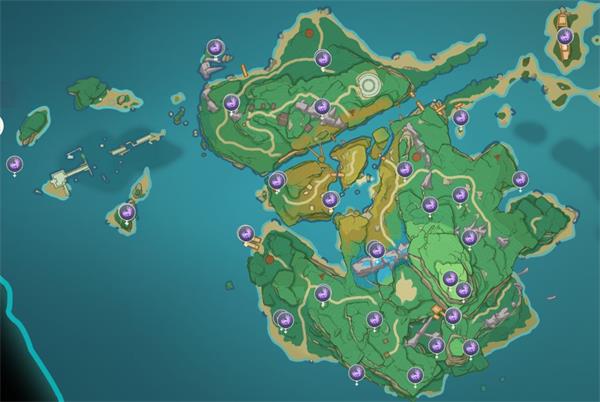Viewport: 600px width, 402px height.
Task: Select the purple marker beside the white circular ruin
Action: pyautogui.click(x=323, y=59)
